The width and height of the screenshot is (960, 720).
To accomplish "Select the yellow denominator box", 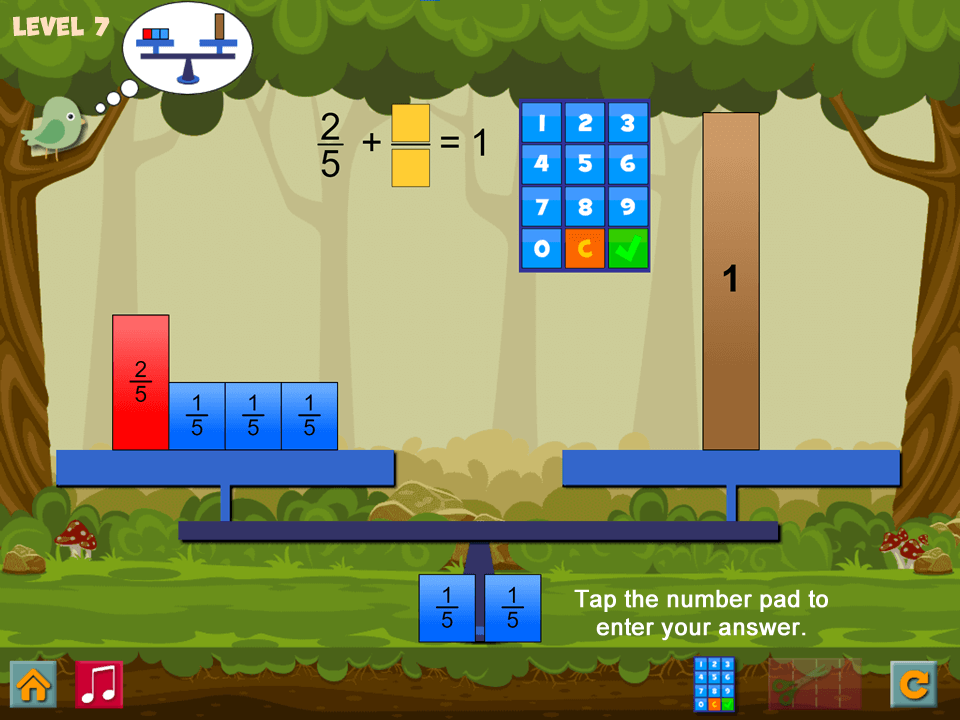I will 411,168.
